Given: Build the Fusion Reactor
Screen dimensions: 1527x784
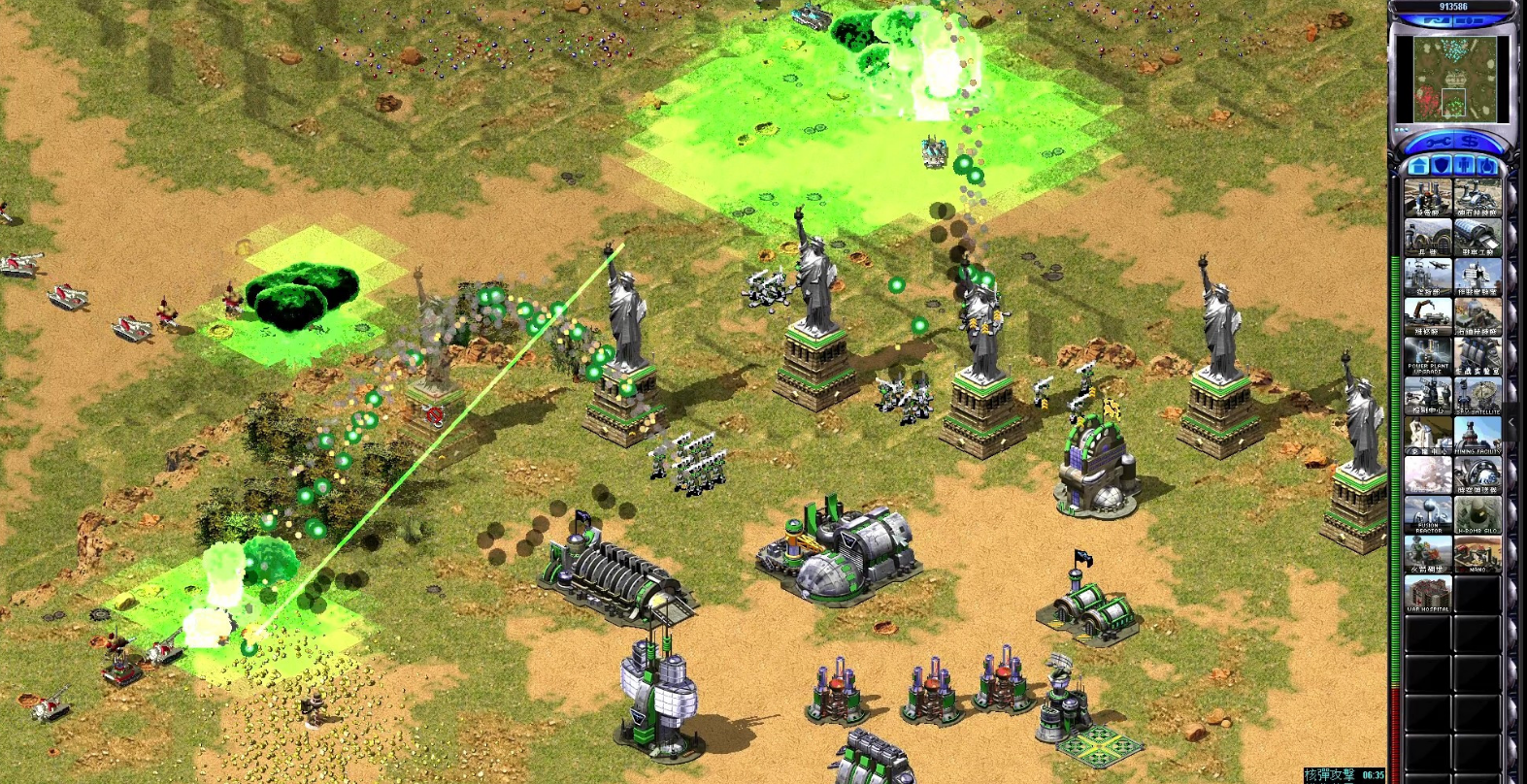Looking at the screenshot, I should coord(1427,514).
